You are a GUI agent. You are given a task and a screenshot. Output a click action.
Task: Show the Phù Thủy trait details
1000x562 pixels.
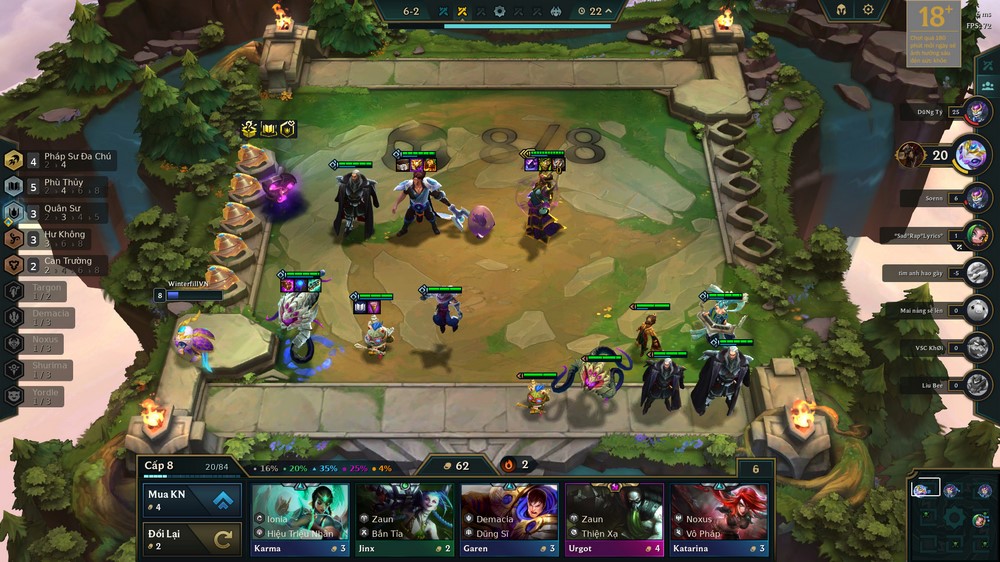tap(60, 186)
